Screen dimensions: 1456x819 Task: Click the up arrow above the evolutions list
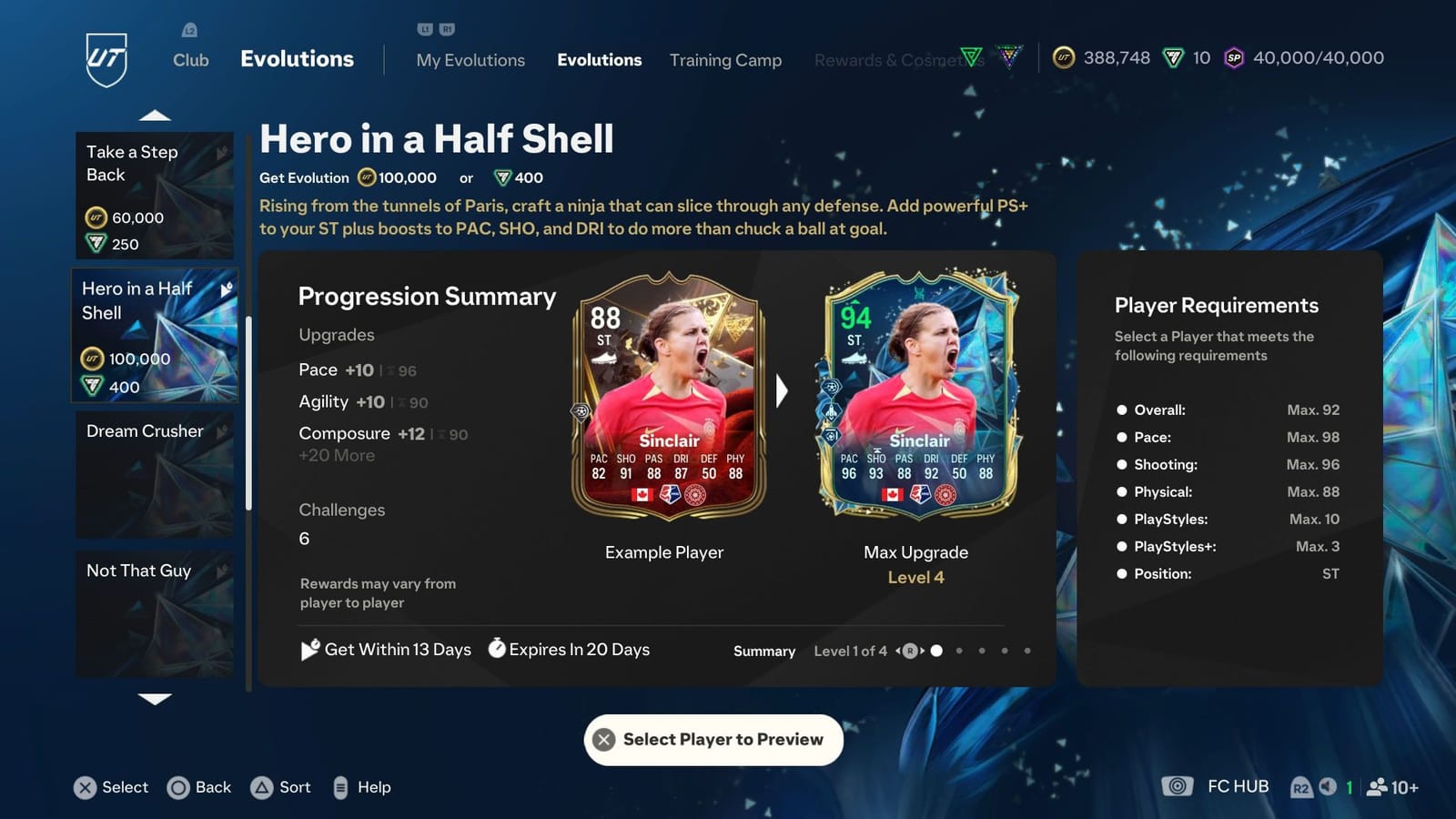(x=155, y=113)
